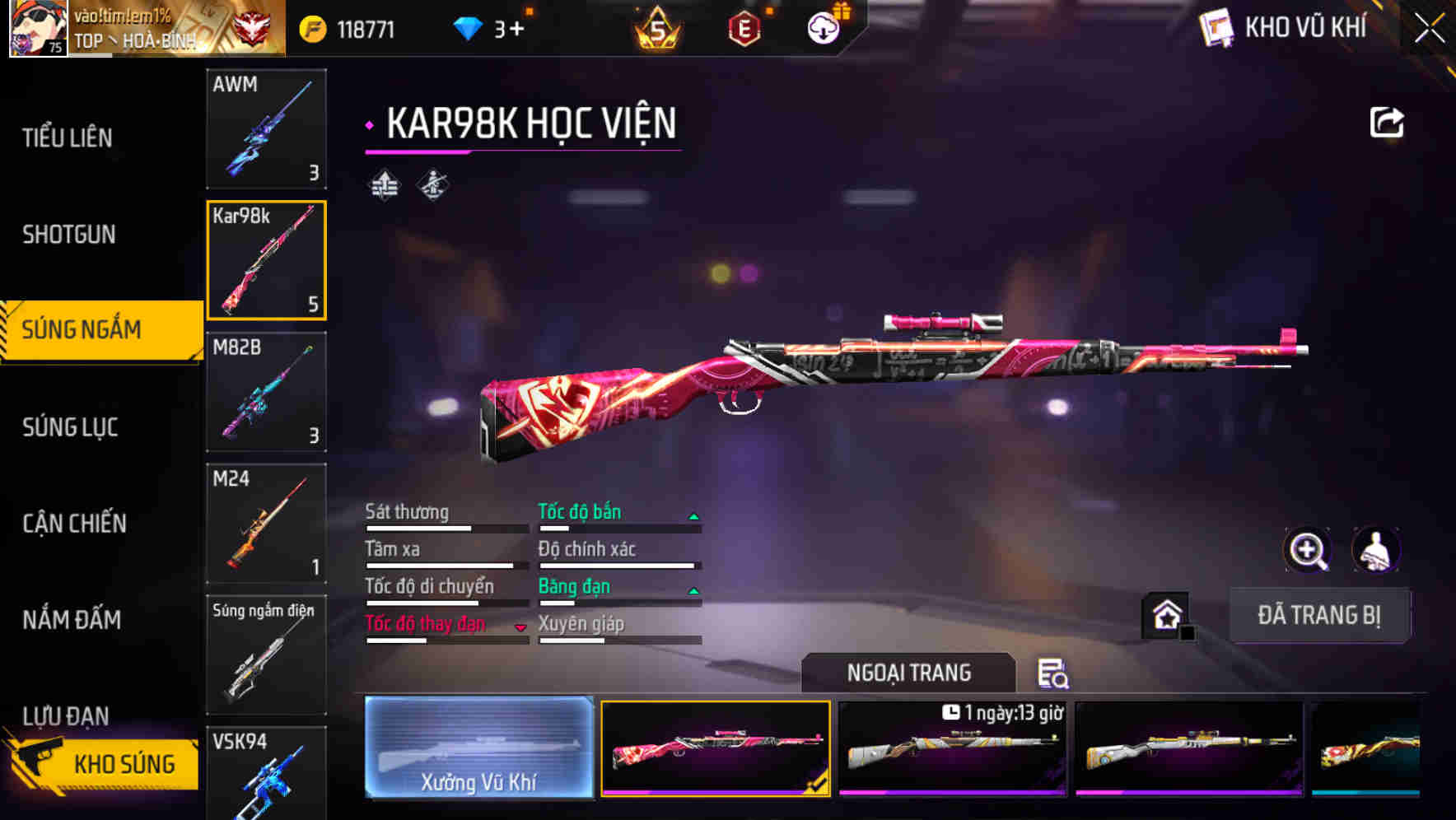The width and height of the screenshot is (1456, 820).
Task: Open the NGOẠI TRANG tab
Action: point(909,672)
